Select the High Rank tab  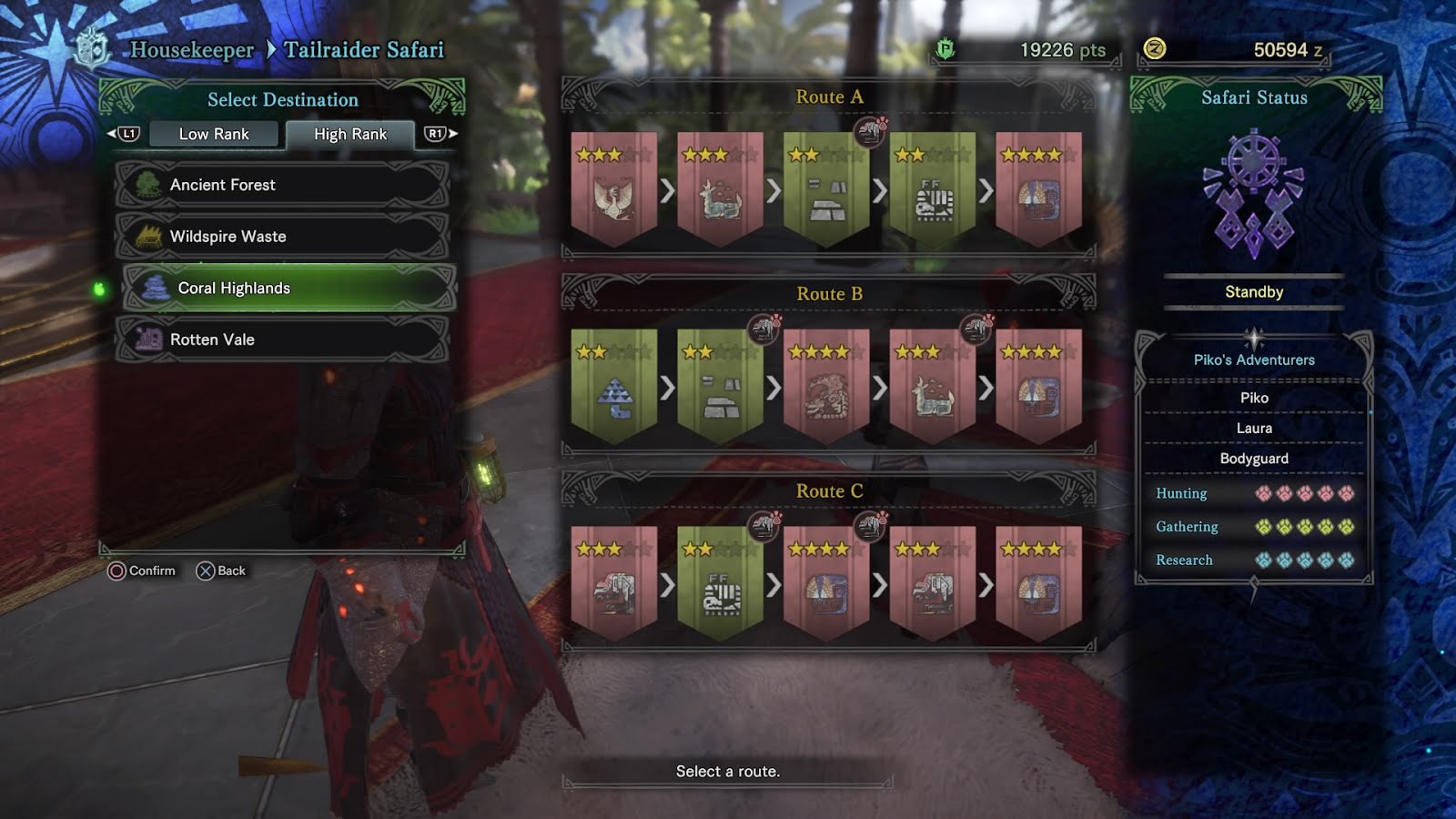click(x=350, y=134)
